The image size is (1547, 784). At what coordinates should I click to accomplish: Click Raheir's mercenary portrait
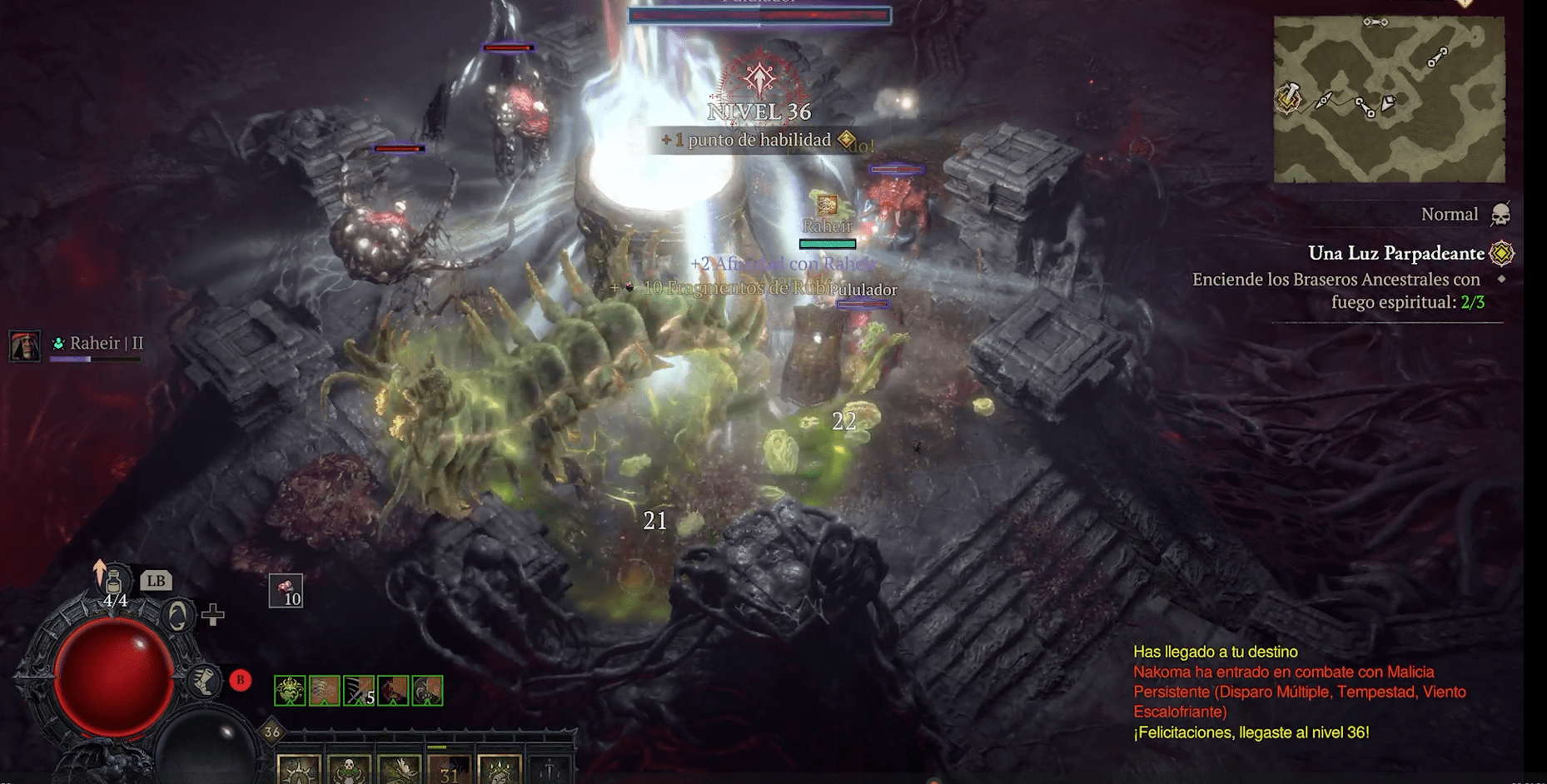click(x=24, y=345)
